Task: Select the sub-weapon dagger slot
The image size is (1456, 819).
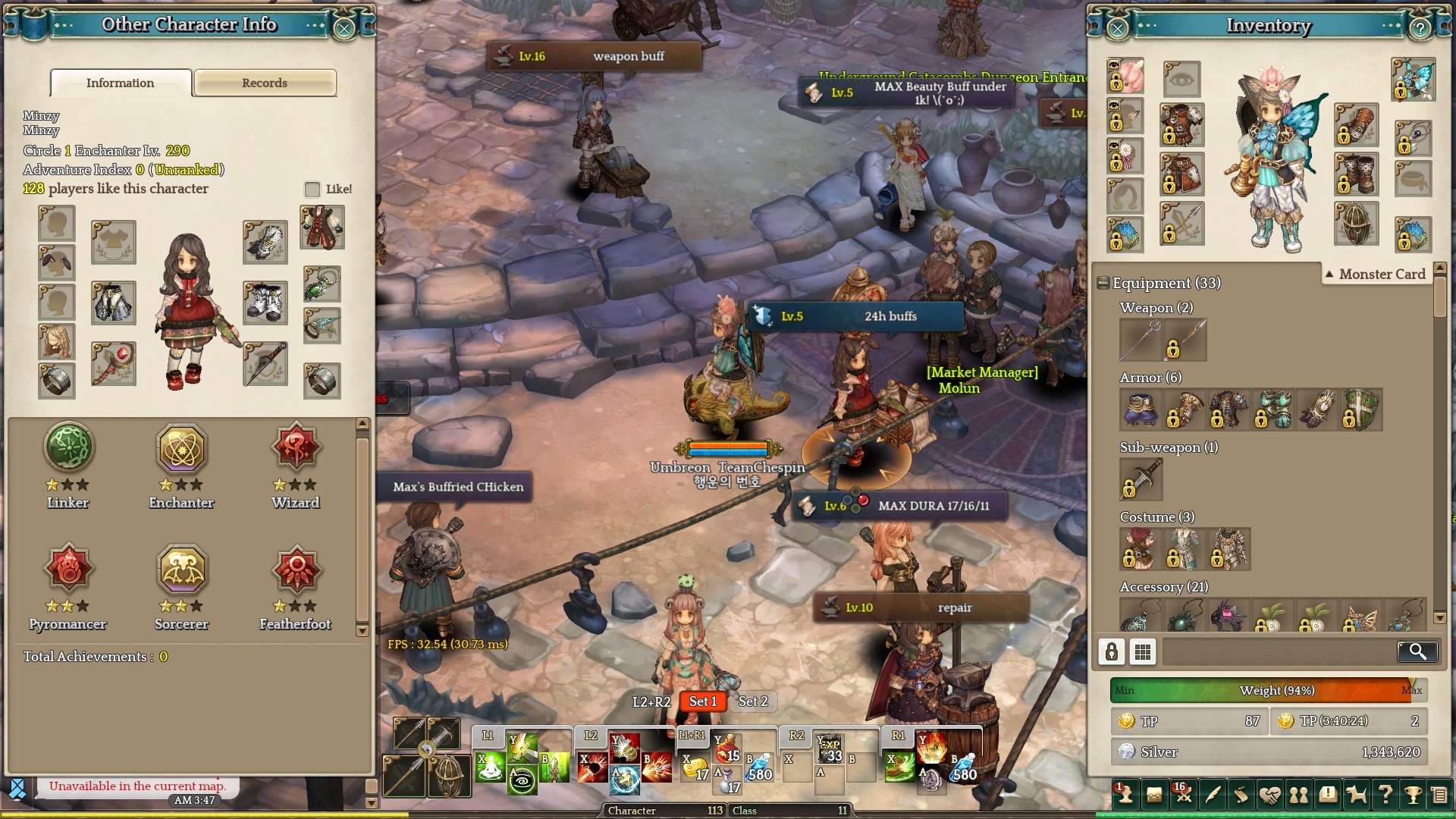Action: (1141, 479)
